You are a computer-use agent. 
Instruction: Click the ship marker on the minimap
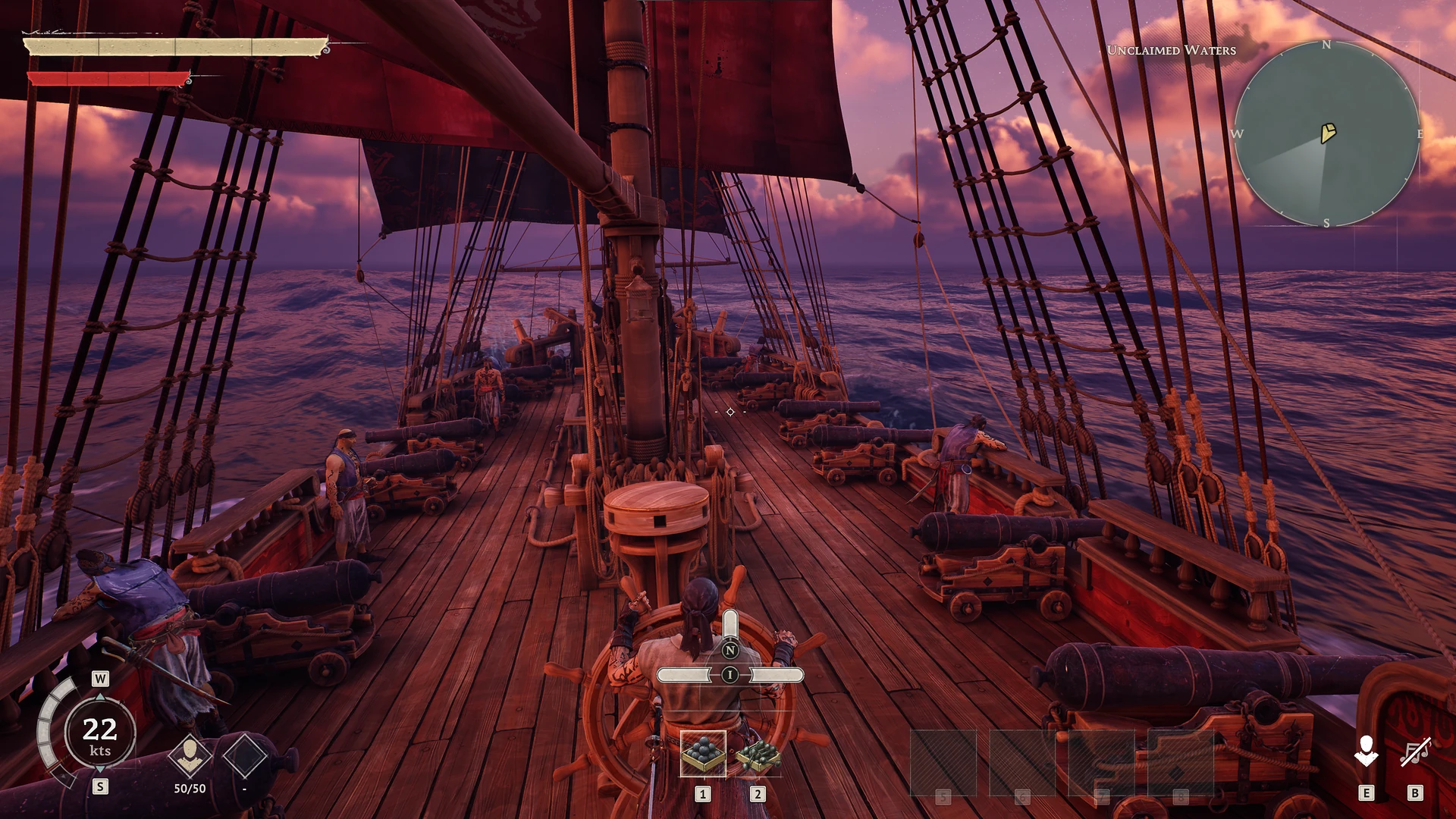coord(1328,133)
